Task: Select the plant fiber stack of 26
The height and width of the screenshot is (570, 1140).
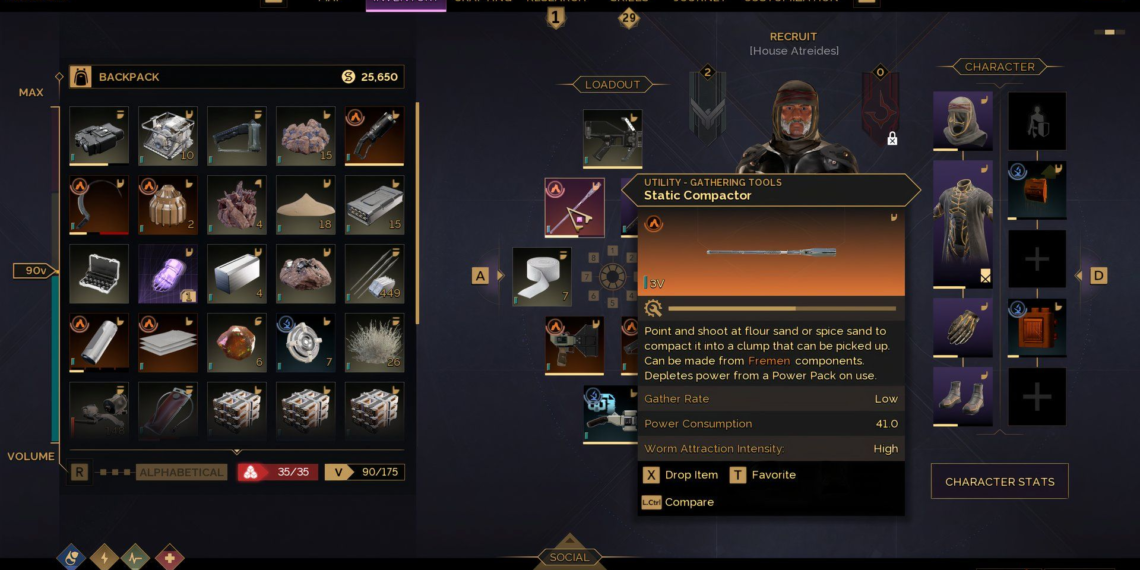Action: click(374, 343)
